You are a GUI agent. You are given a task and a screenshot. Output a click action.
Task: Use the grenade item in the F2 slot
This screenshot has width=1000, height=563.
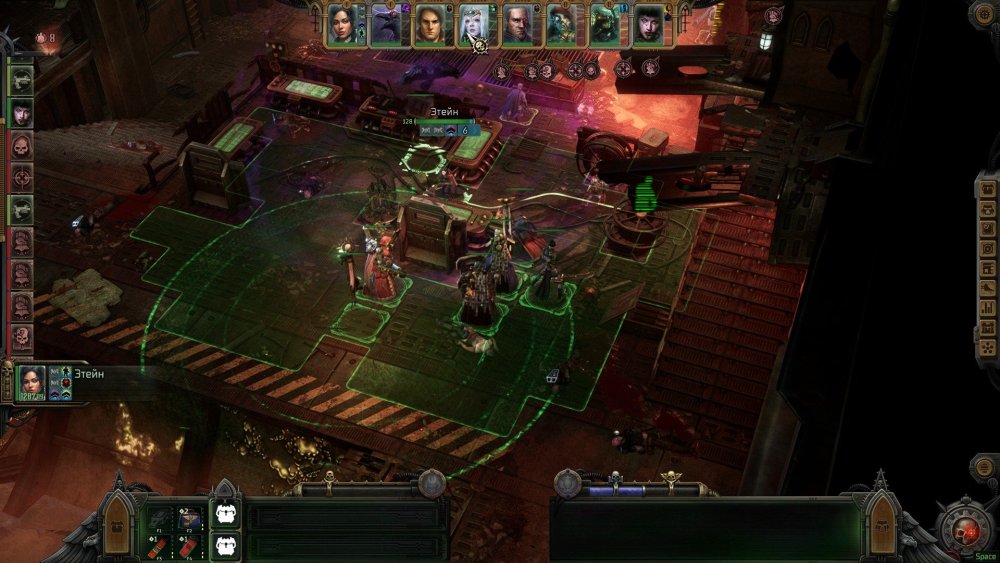tap(191, 517)
